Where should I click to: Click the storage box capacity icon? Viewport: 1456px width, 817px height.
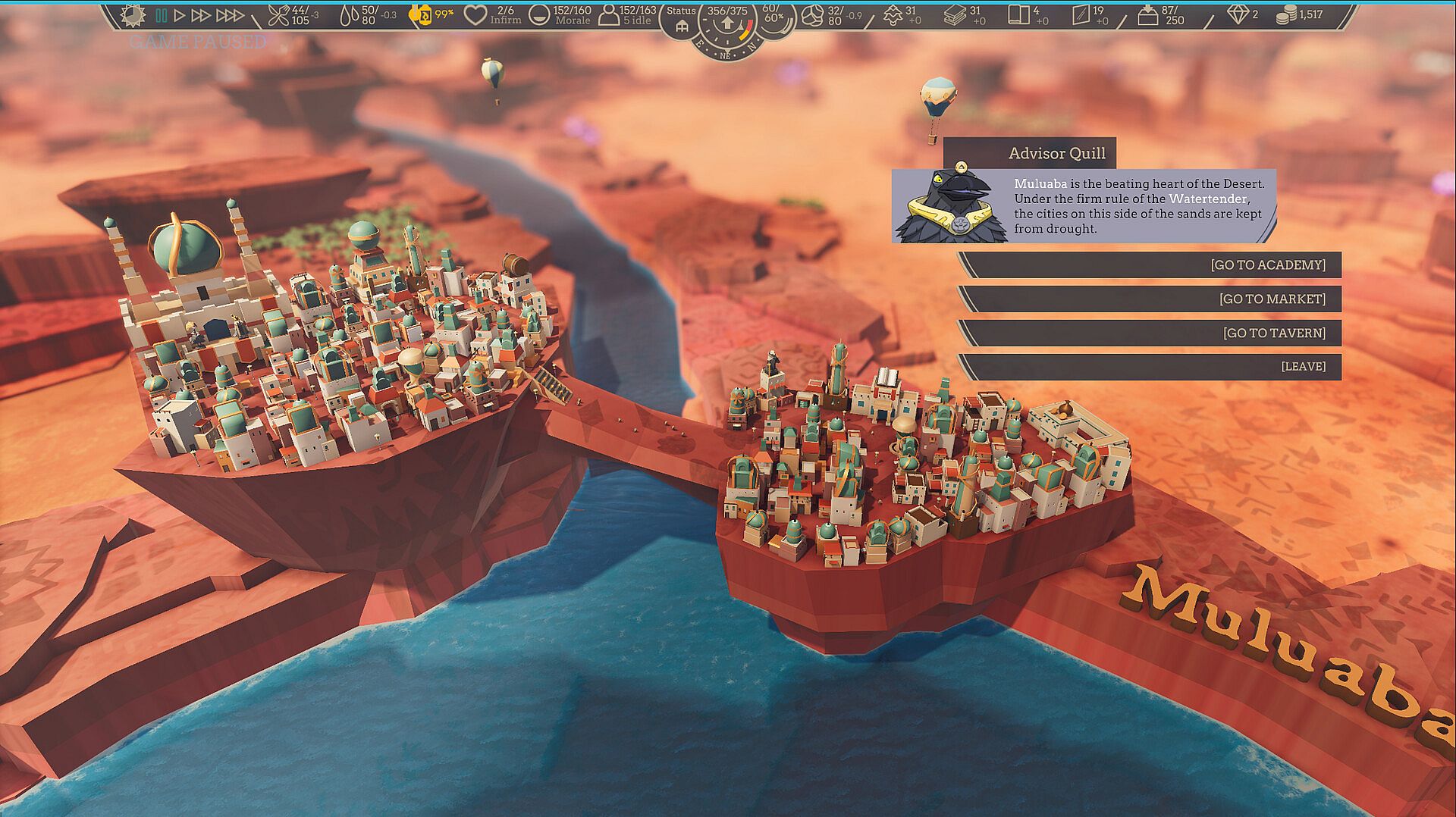click(x=1148, y=14)
